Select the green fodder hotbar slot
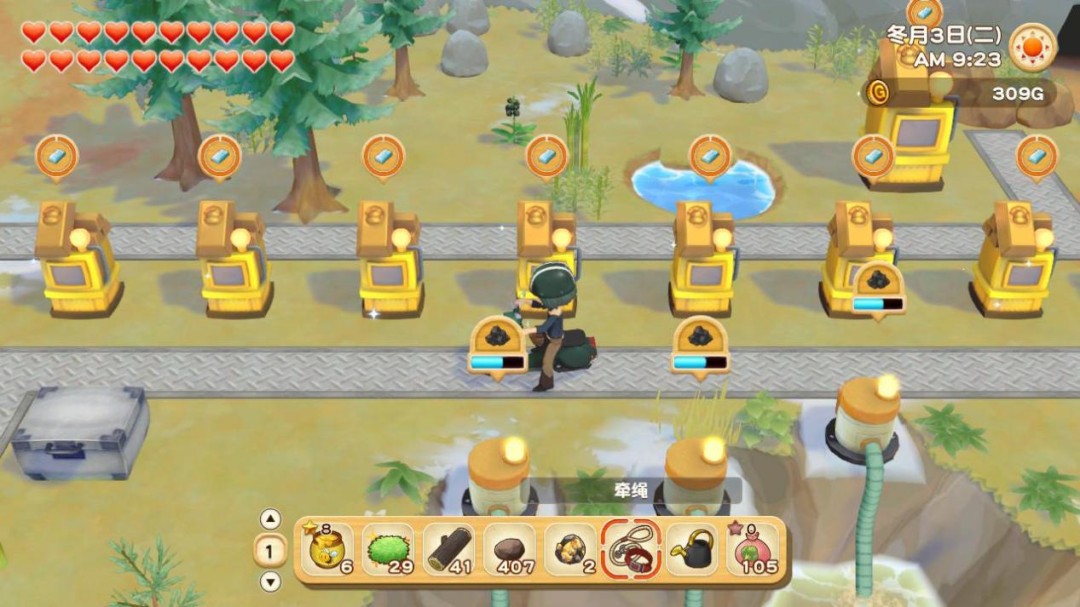The width and height of the screenshot is (1080, 607). click(x=387, y=549)
